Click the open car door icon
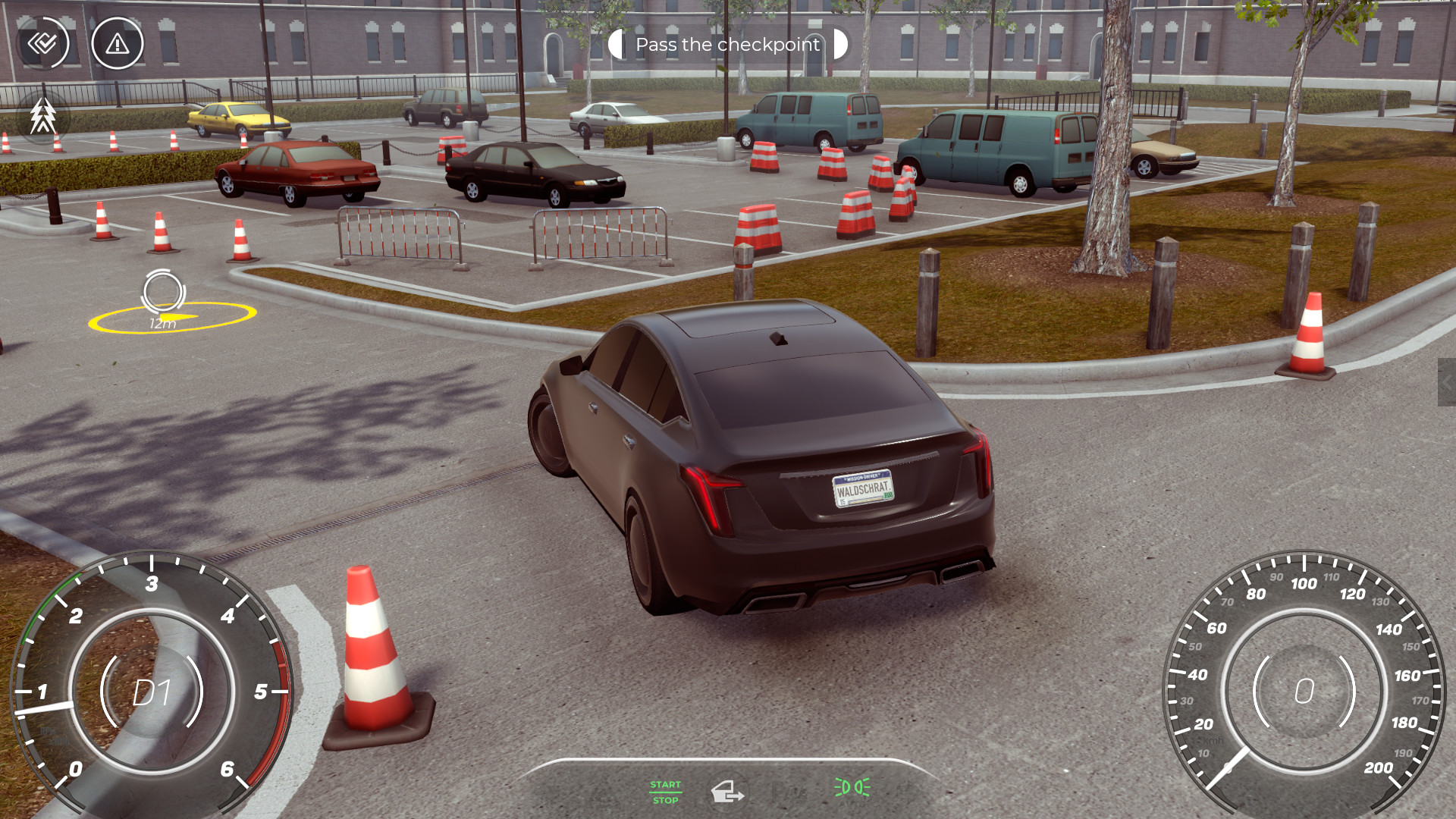The height and width of the screenshot is (819, 1456). 727,792
